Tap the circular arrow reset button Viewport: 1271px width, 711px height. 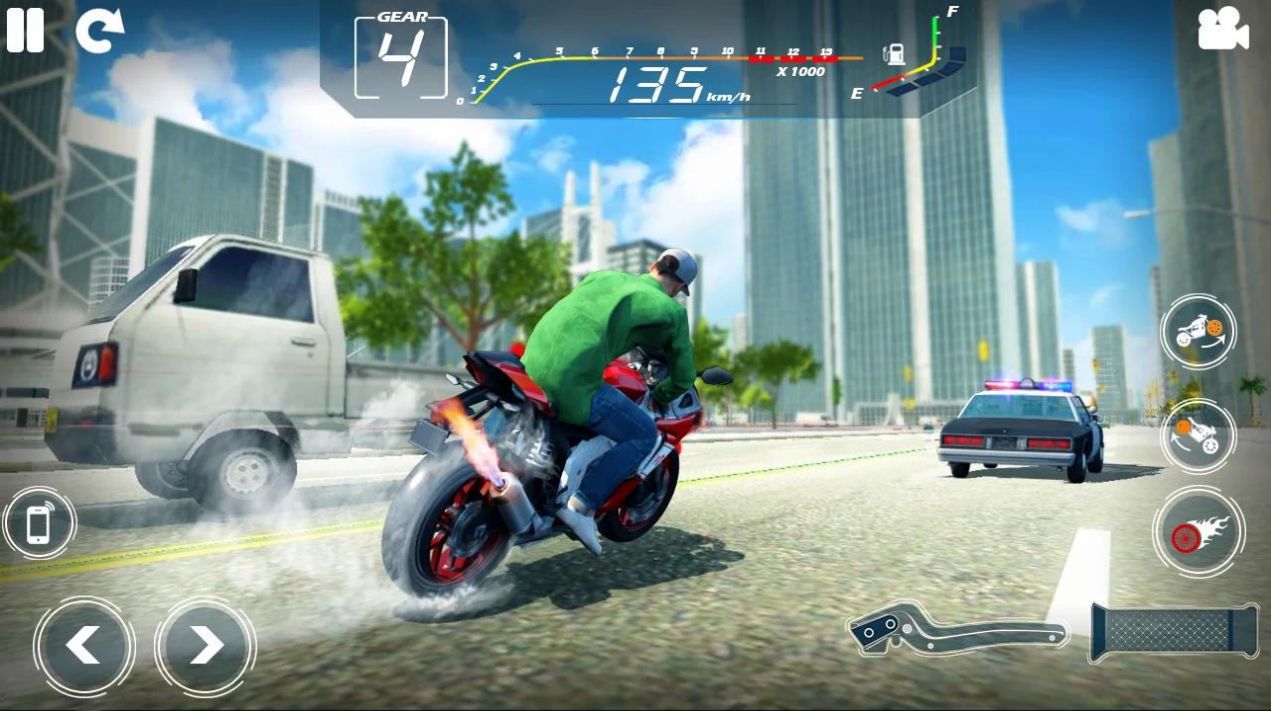click(x=99, y=31)
